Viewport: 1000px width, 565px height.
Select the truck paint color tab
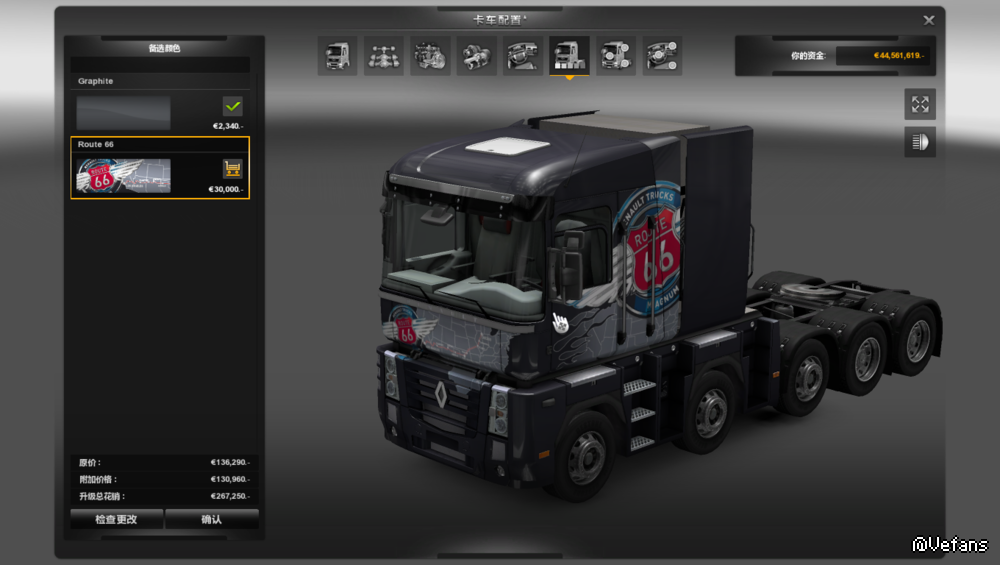pos(569,56)
